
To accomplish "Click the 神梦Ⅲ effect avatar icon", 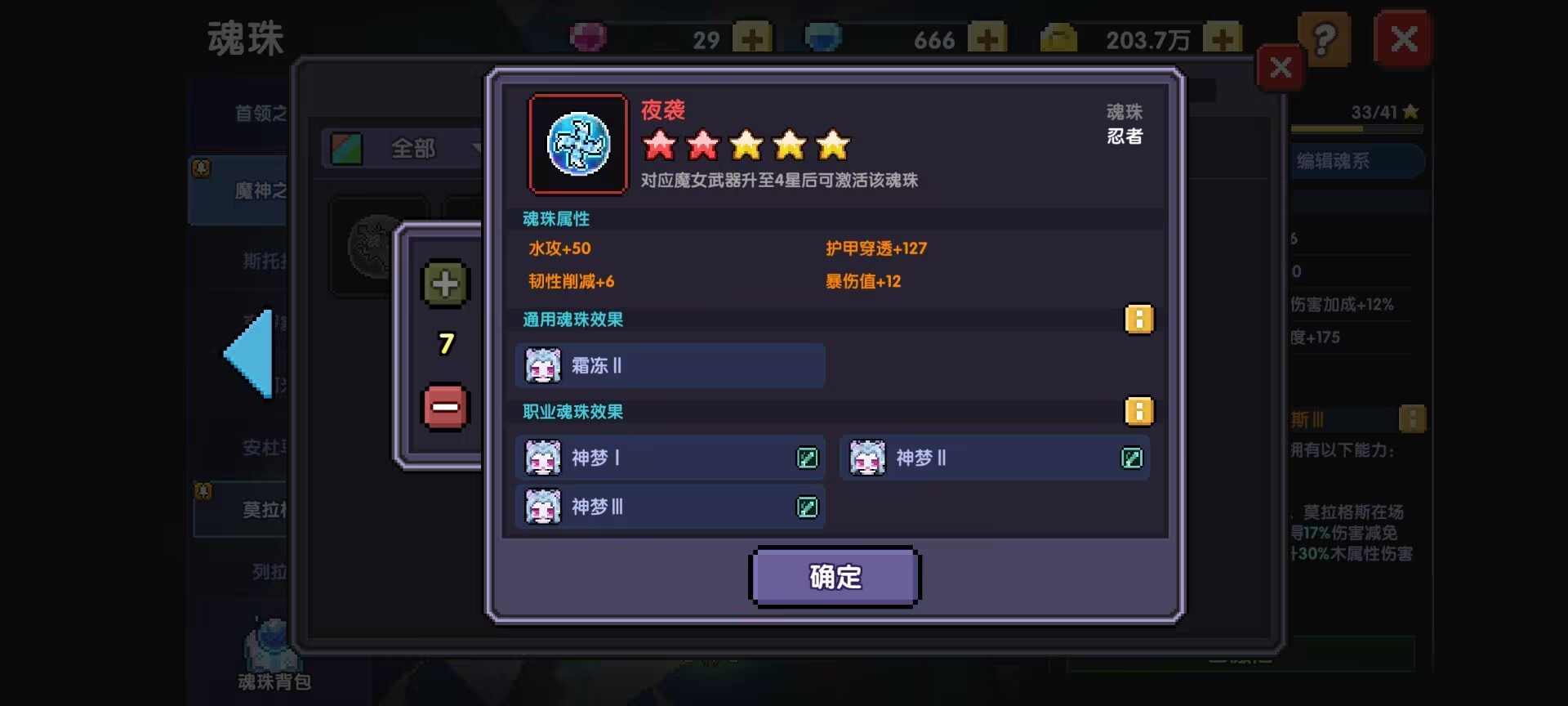I will [x=541, y=507].
